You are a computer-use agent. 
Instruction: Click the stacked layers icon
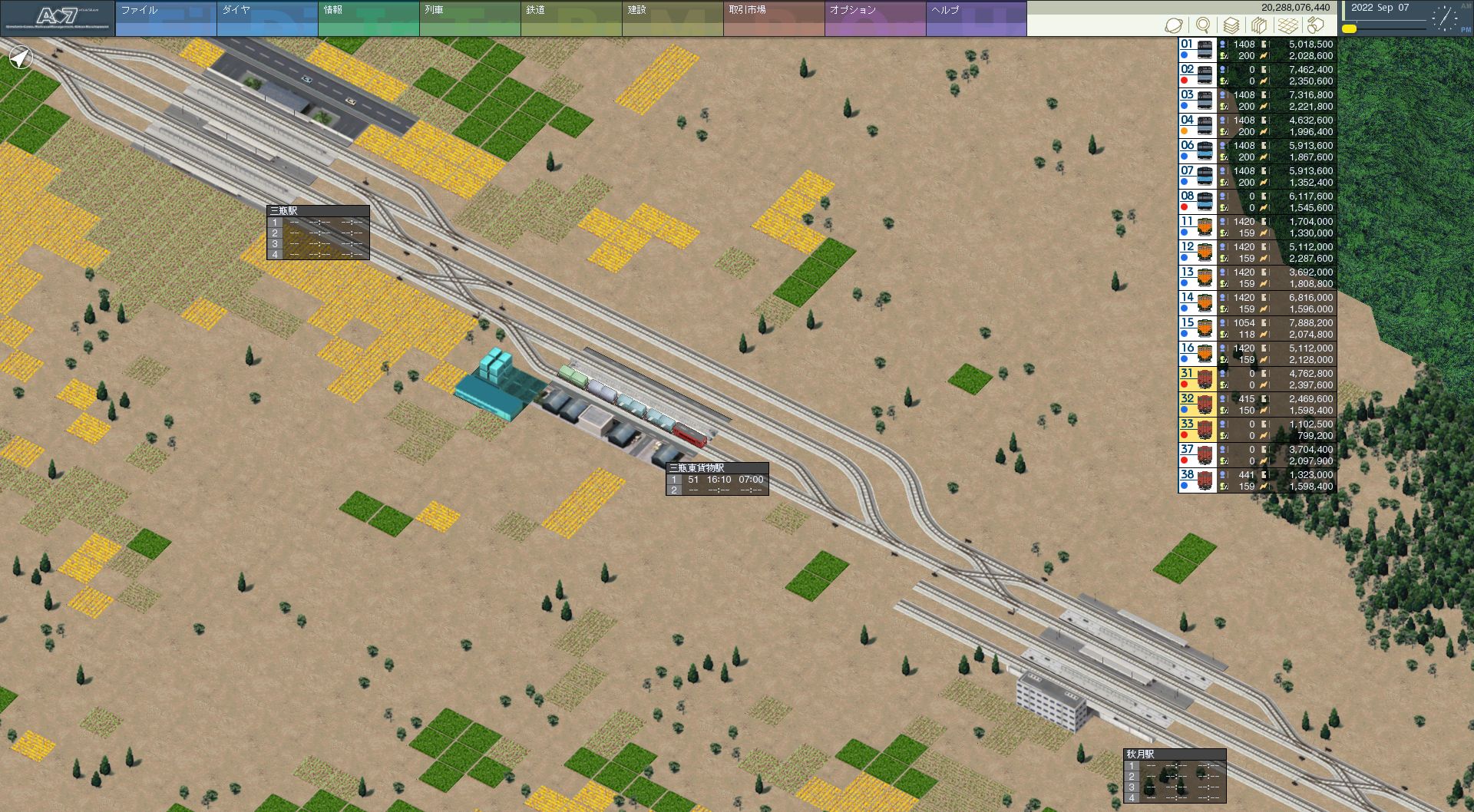point(1231,25)
